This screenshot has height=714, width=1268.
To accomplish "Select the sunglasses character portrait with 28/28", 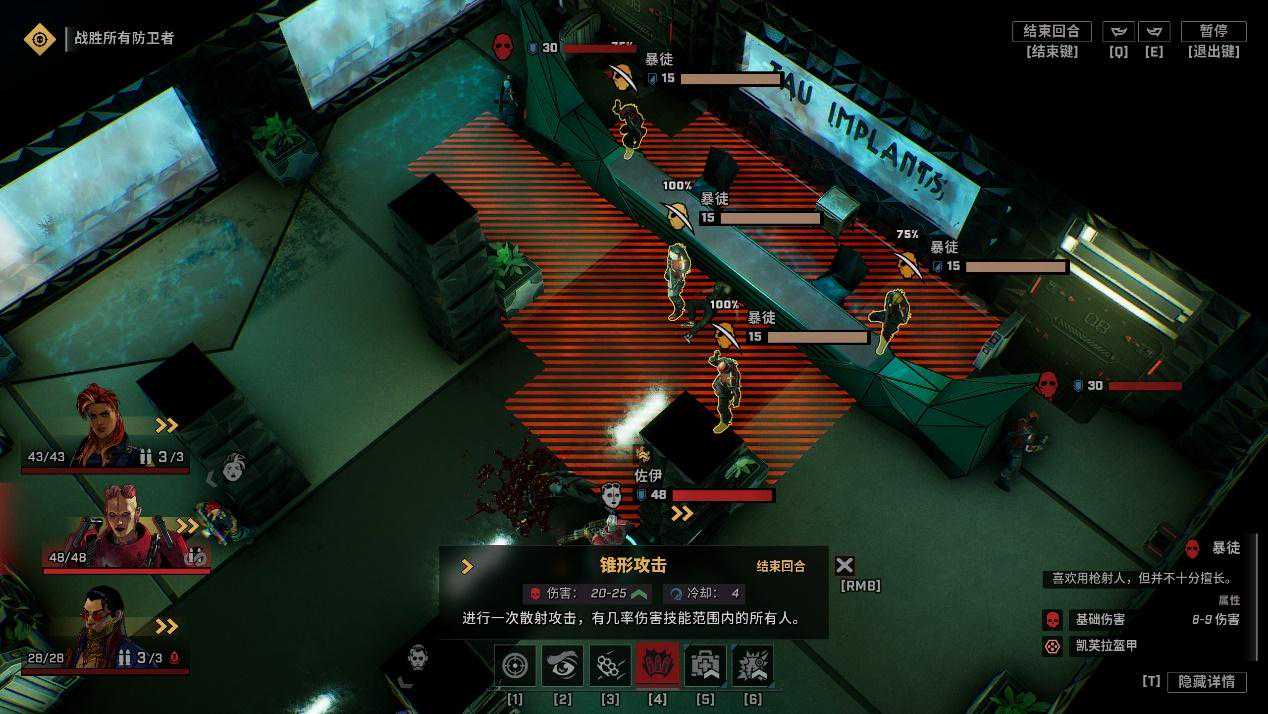I will (x=104, y=627).
